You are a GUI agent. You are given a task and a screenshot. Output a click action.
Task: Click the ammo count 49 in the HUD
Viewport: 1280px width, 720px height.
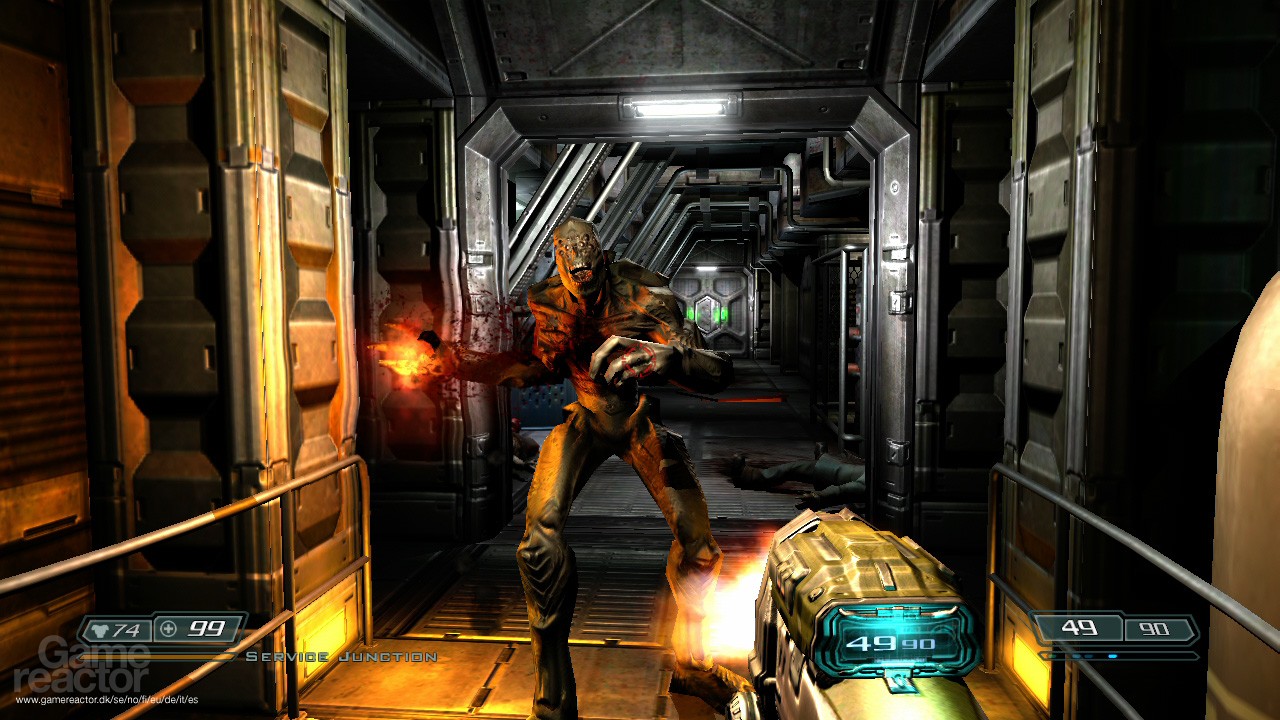pos(1078,628)
